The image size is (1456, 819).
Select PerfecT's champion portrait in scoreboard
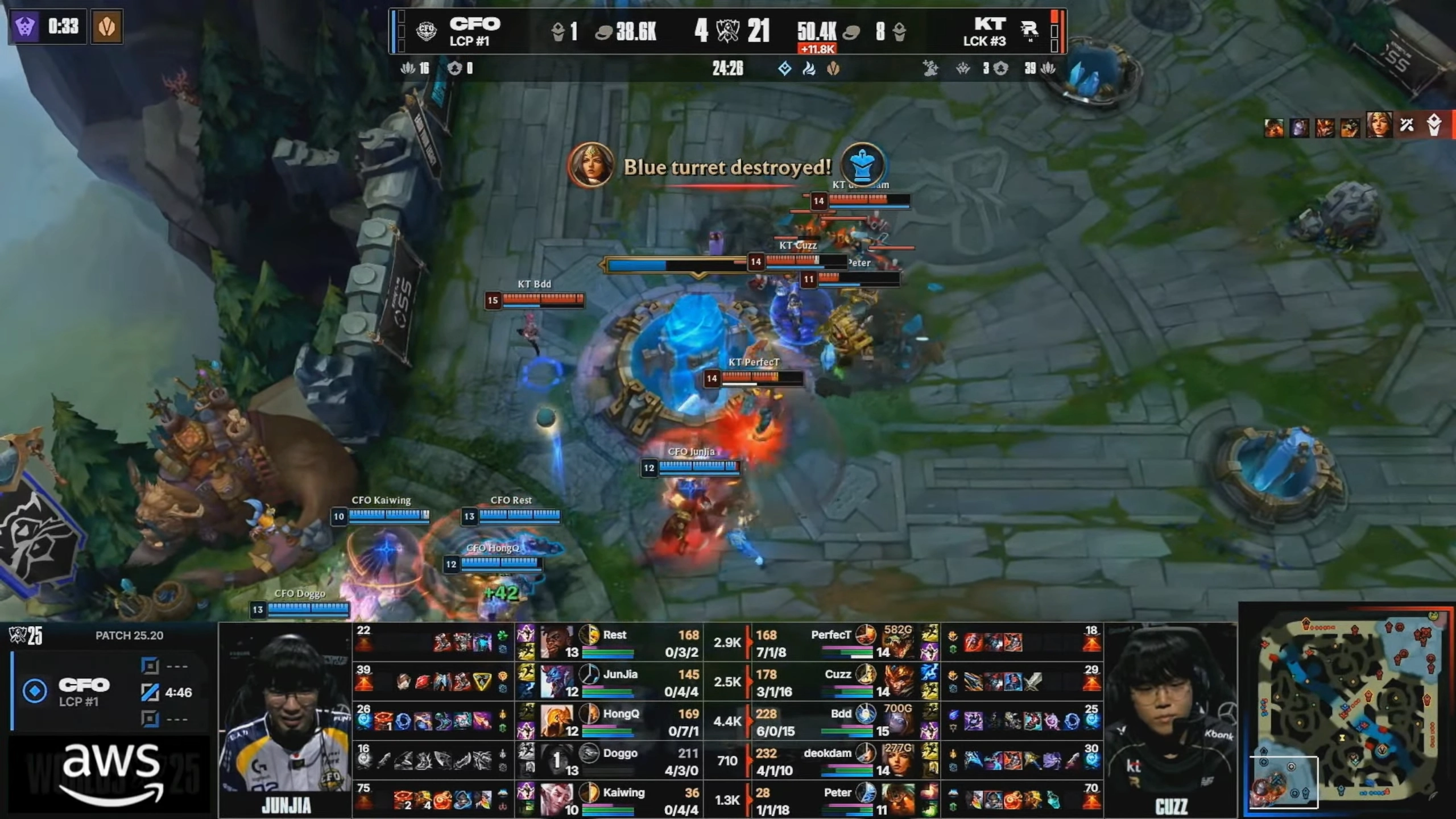(900, 642)
